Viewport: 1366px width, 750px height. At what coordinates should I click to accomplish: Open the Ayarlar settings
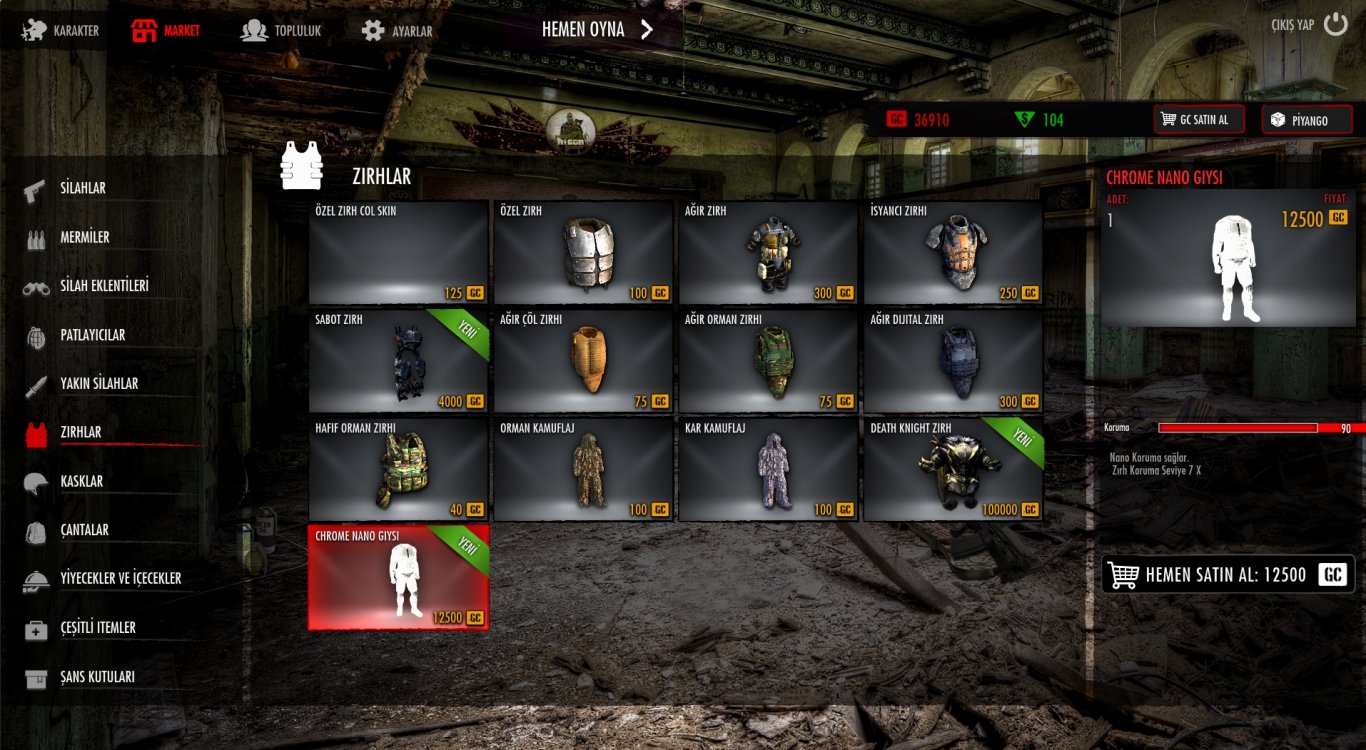point(397,31)
